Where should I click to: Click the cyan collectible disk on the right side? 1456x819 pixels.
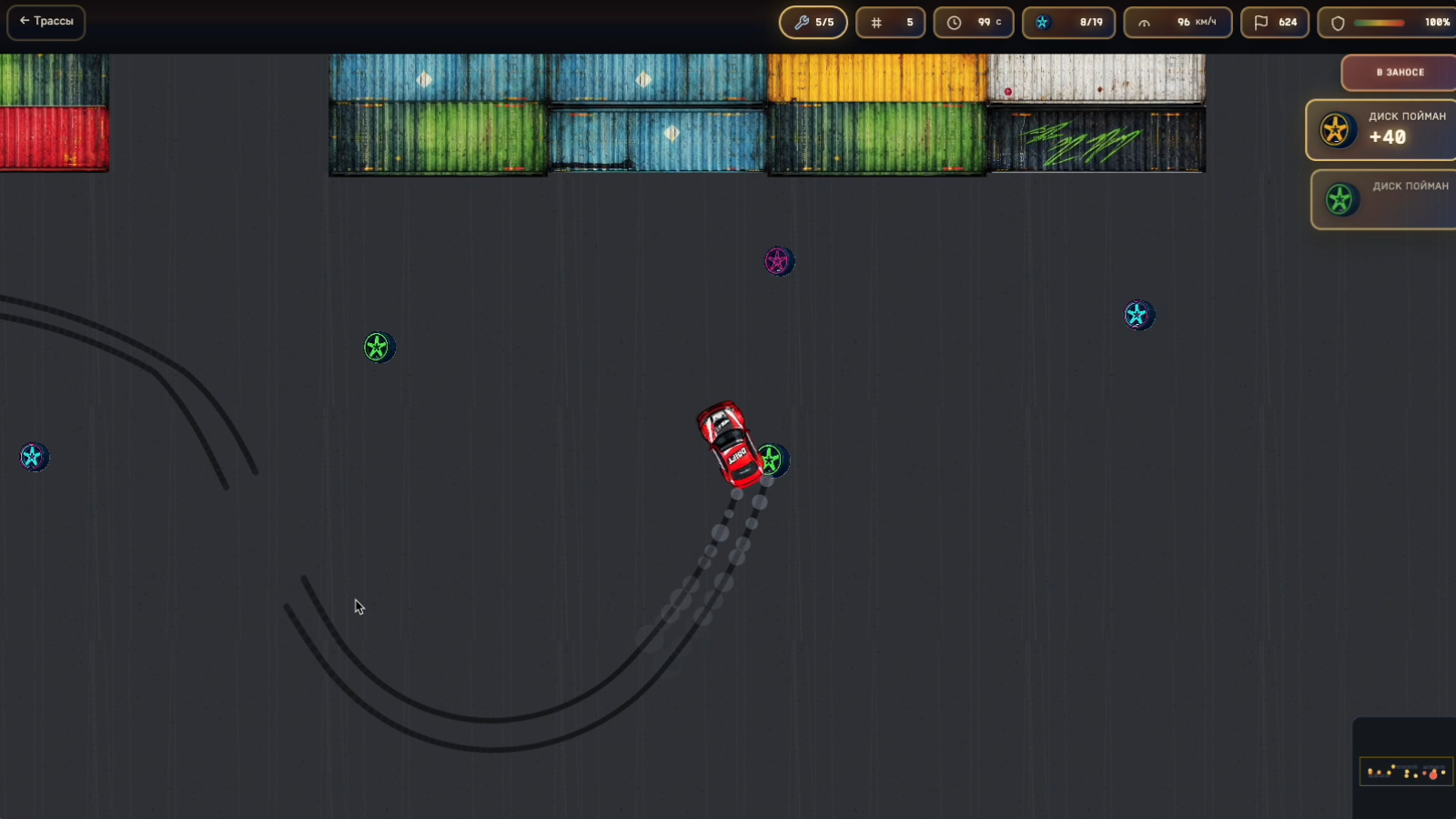[1137, 315]
